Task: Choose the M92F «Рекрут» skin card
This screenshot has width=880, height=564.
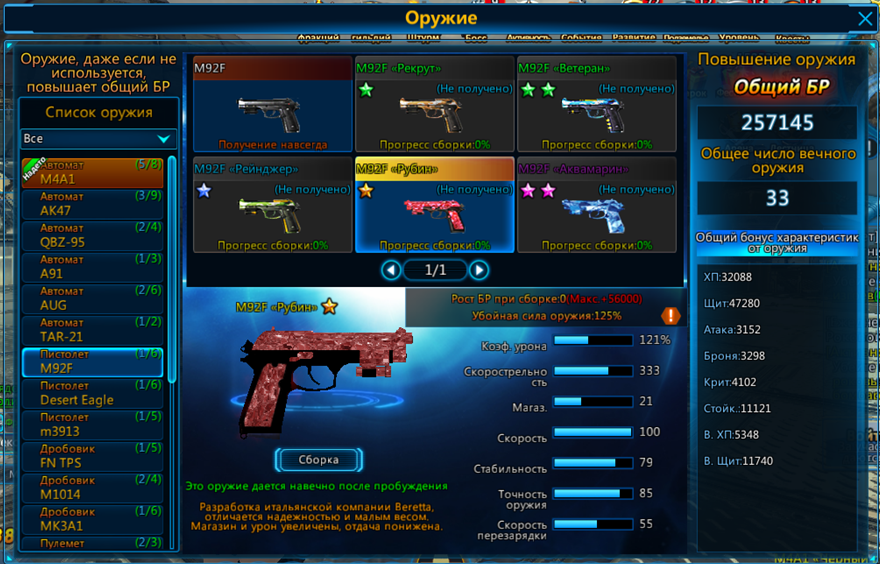Action: (x=434, y=105)
